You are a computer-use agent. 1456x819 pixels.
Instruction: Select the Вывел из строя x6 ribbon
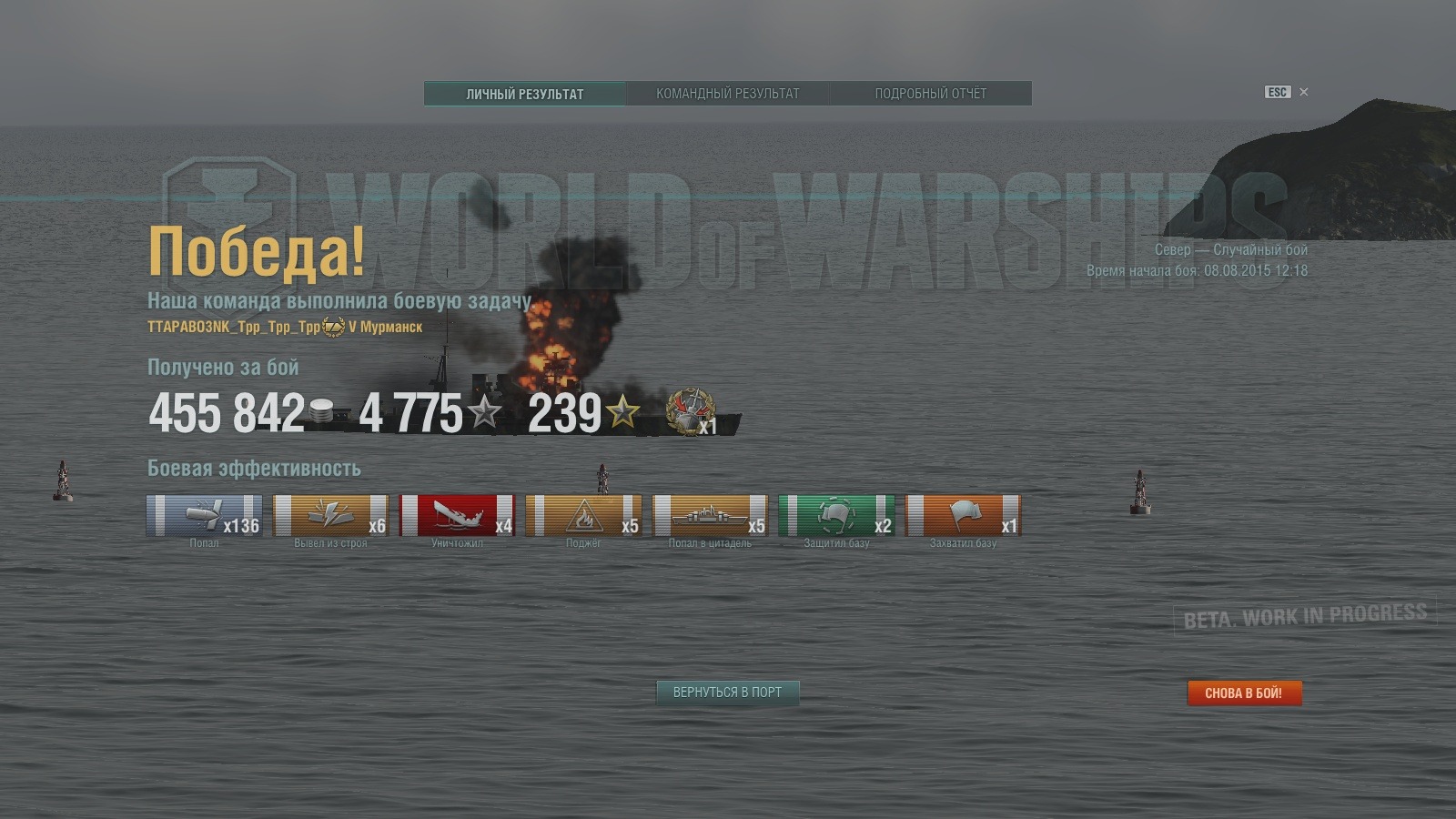330,516
